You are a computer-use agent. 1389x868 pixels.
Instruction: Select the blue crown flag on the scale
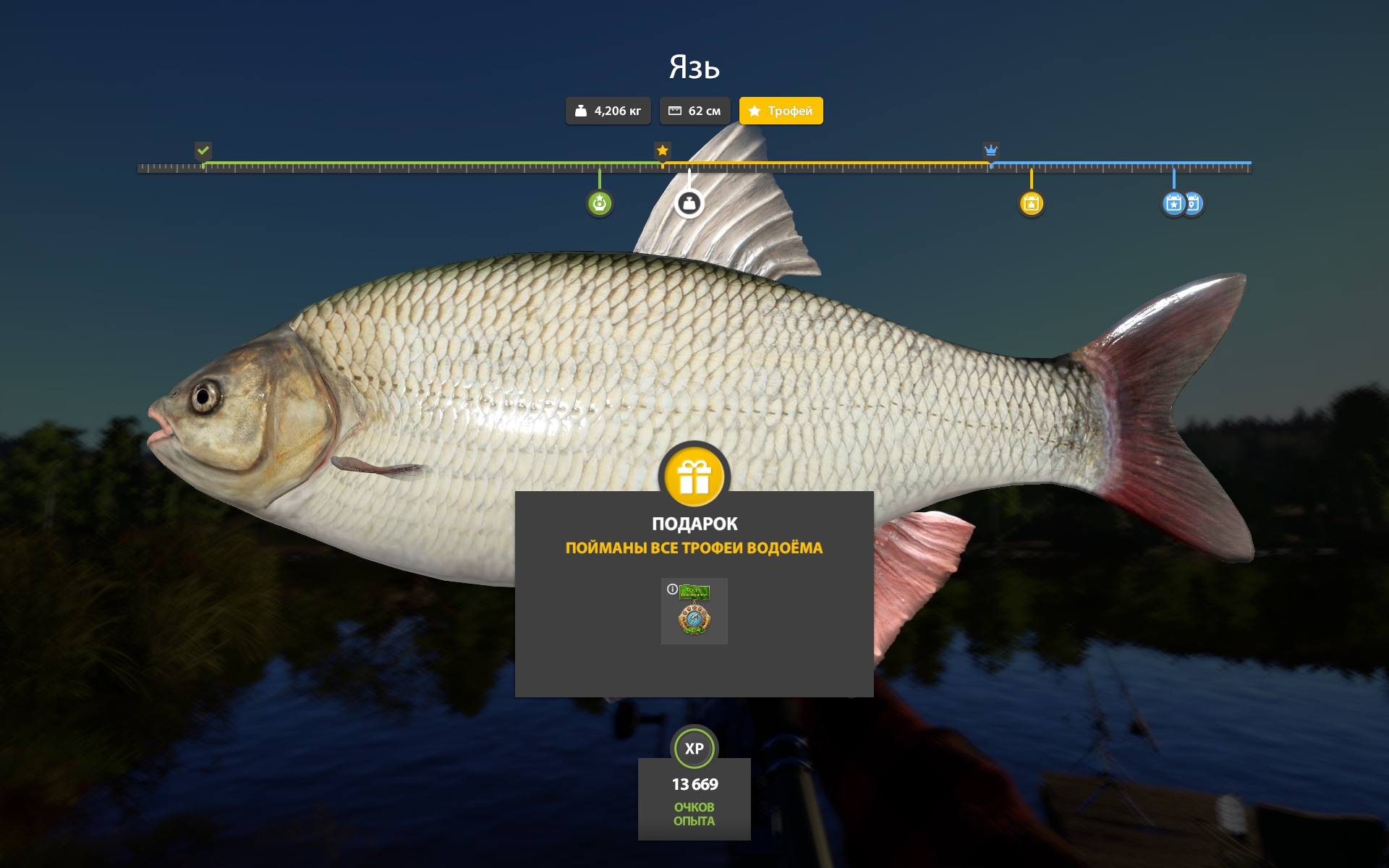click(x=990, y=150)
